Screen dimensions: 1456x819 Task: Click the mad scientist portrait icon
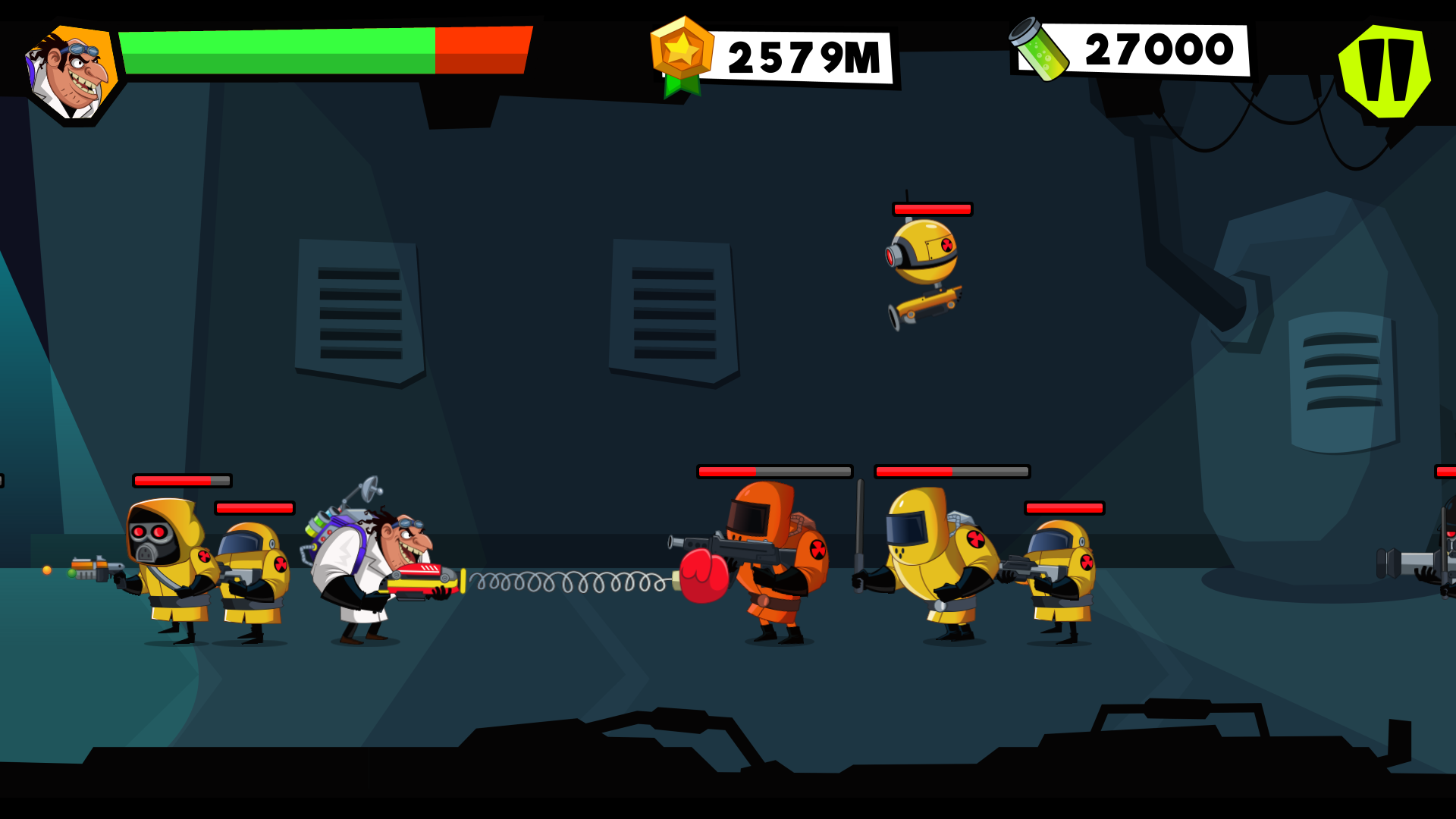click(72, 74)
